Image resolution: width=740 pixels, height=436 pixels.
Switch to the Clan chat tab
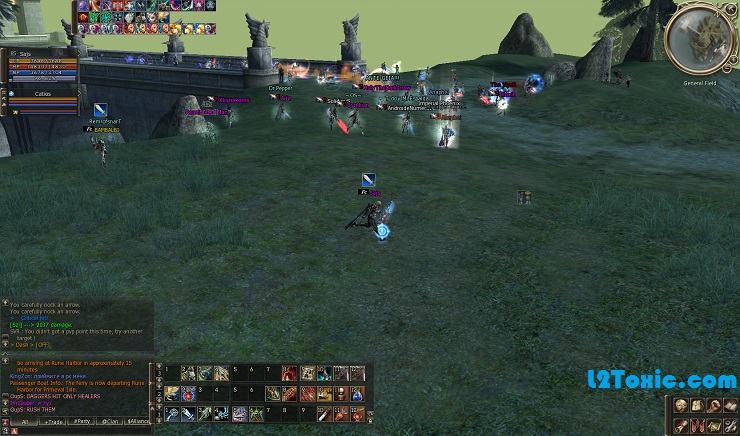coord(110,422)
